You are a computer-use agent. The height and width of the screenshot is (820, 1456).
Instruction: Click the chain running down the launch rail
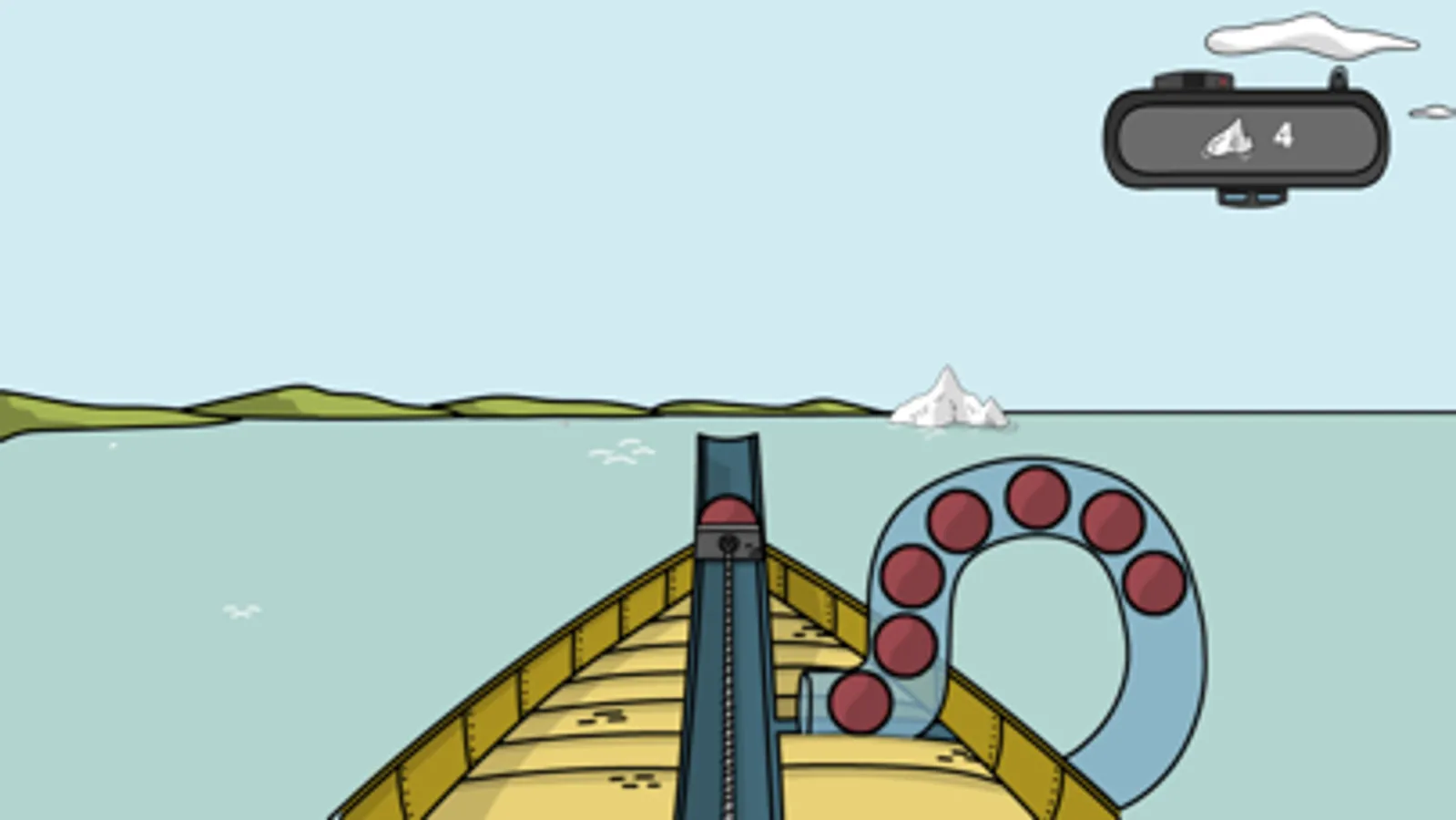[x=728, y=683]
